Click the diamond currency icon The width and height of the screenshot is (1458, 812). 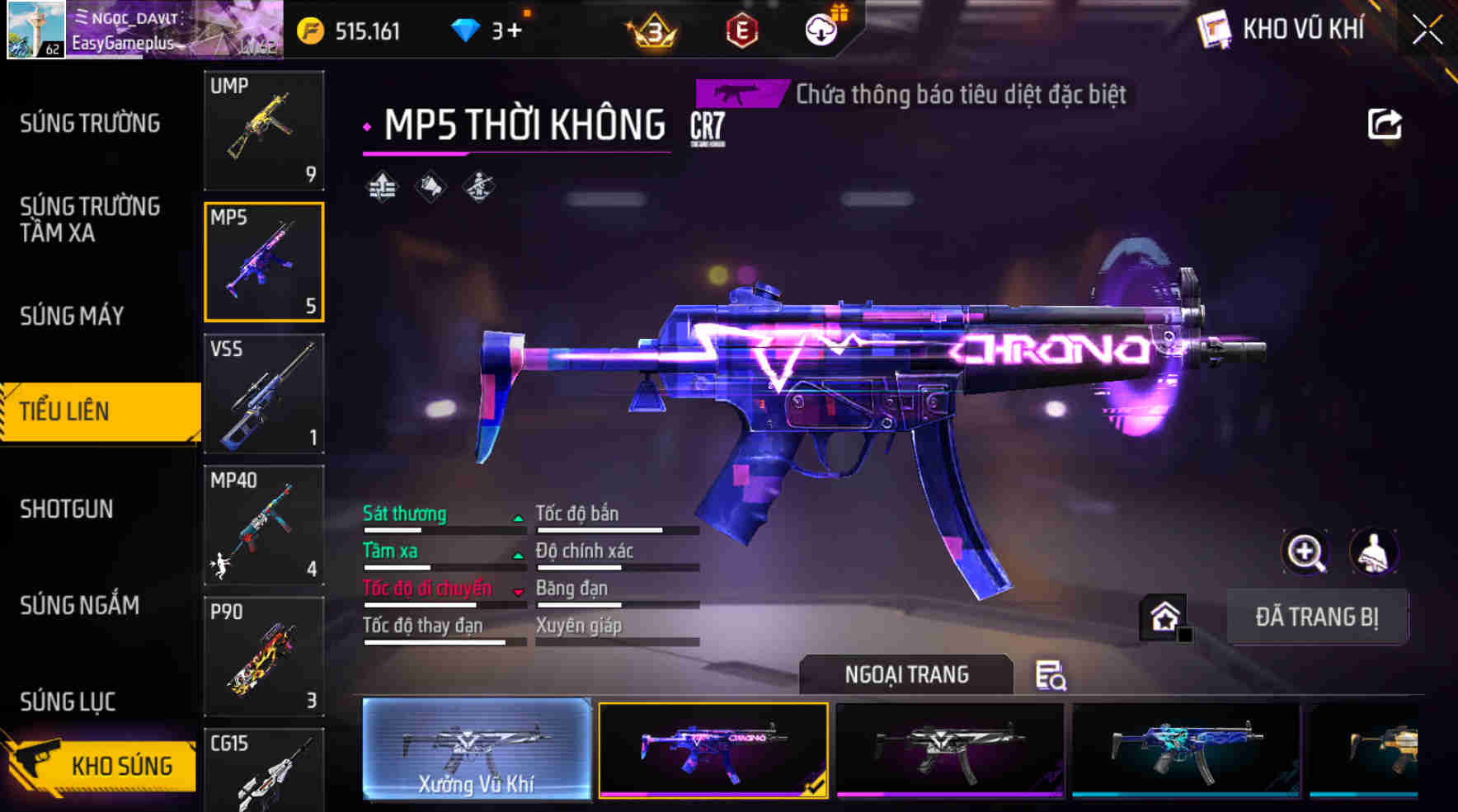pyautogui.click(x=467, y=27)
